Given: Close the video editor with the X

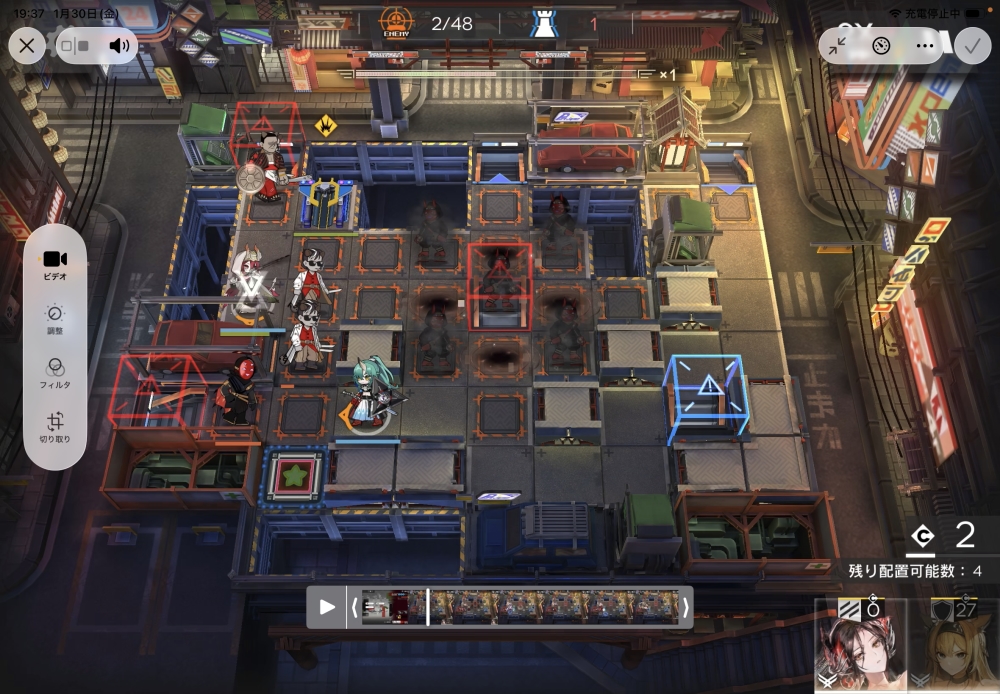Looking at the screenshot, I should coord(27,45).
